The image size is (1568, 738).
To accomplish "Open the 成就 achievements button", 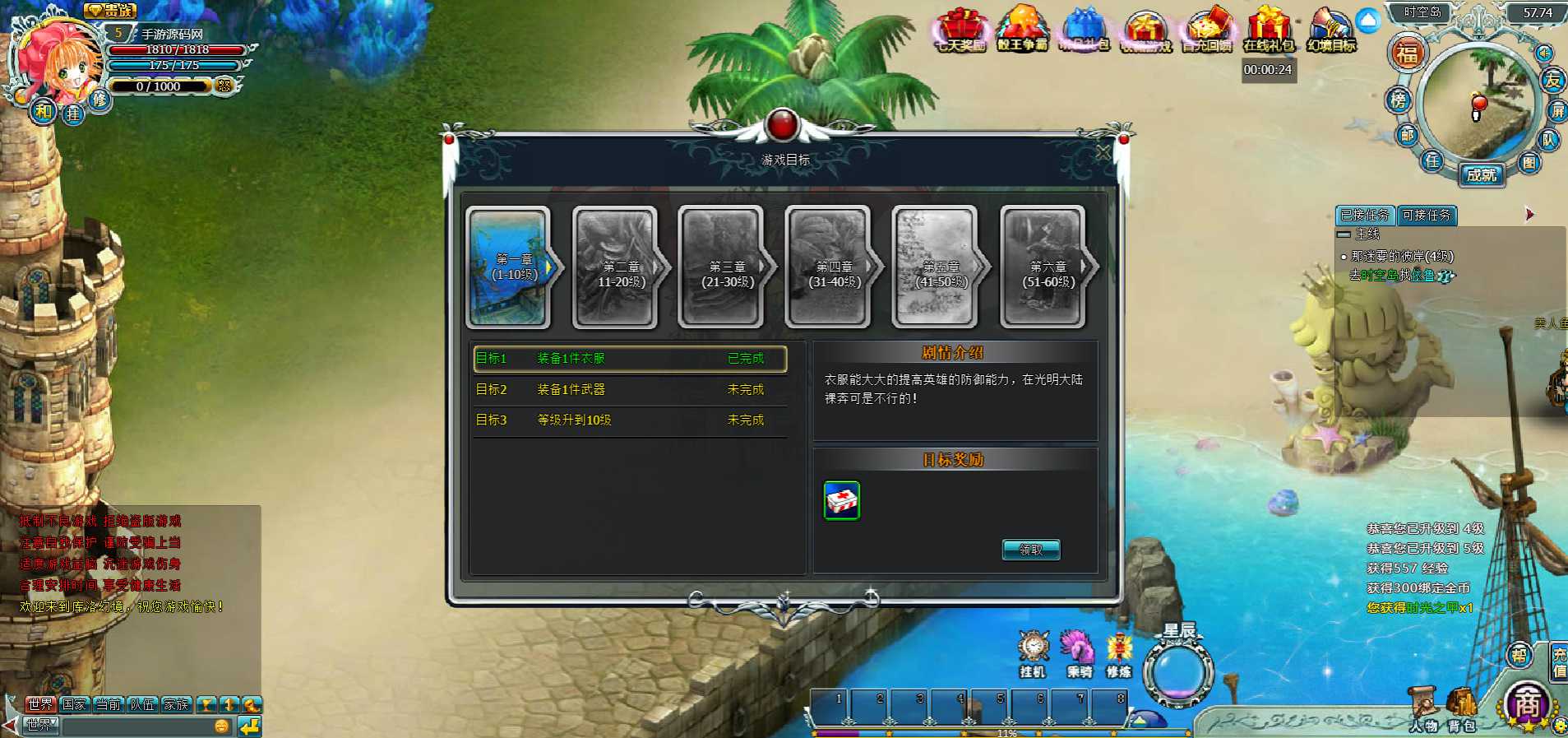I will [x=1482, y=174].
